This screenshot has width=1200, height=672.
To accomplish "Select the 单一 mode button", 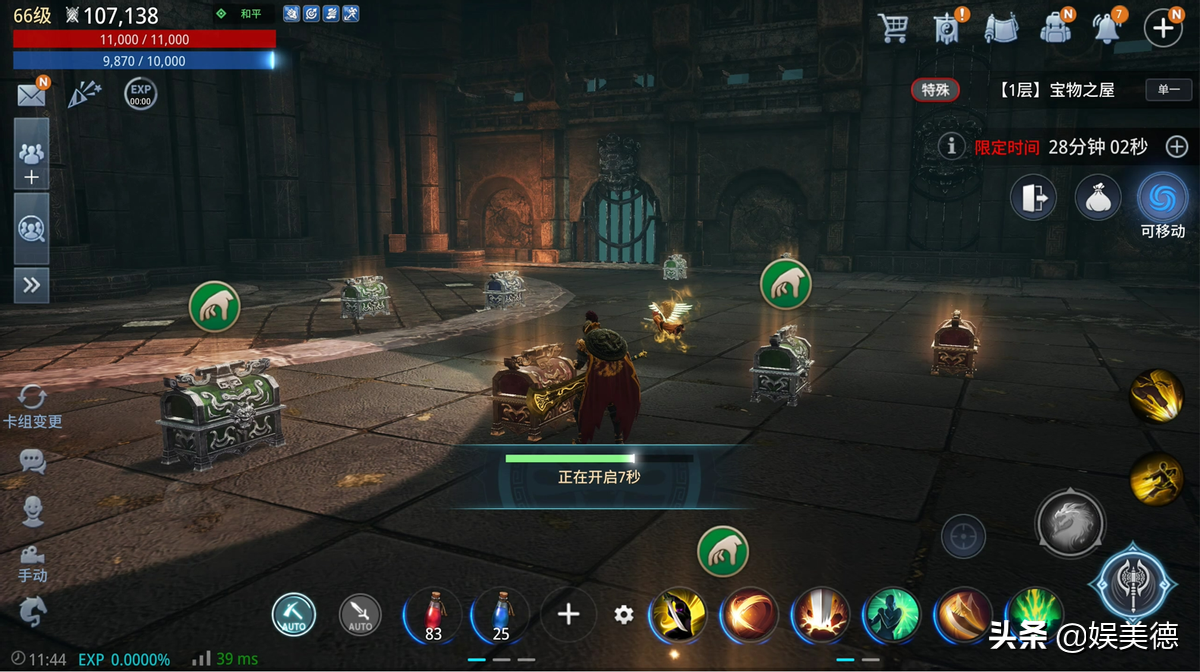I will pos(1169,90).
